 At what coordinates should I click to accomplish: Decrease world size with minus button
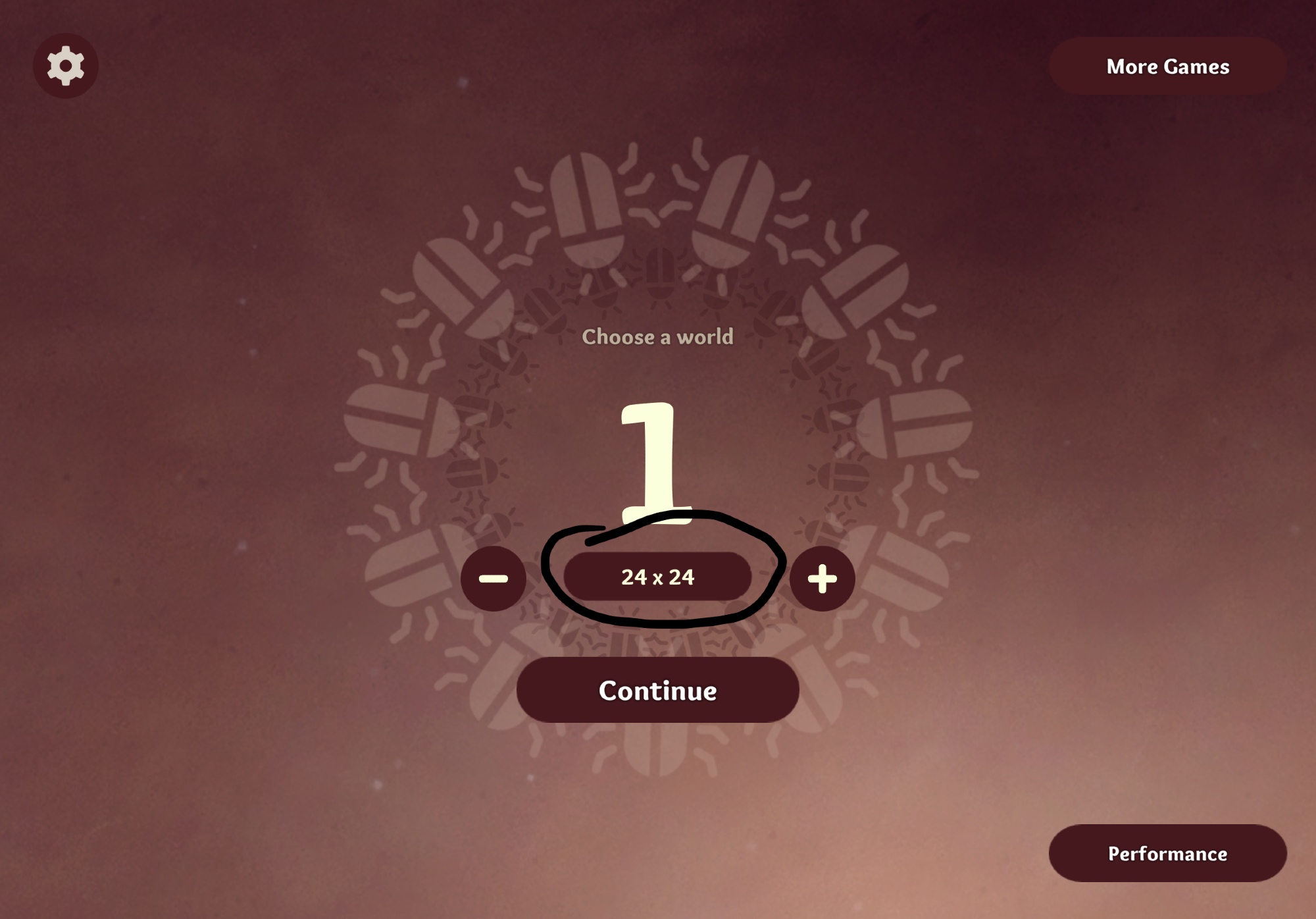point(493,579)
